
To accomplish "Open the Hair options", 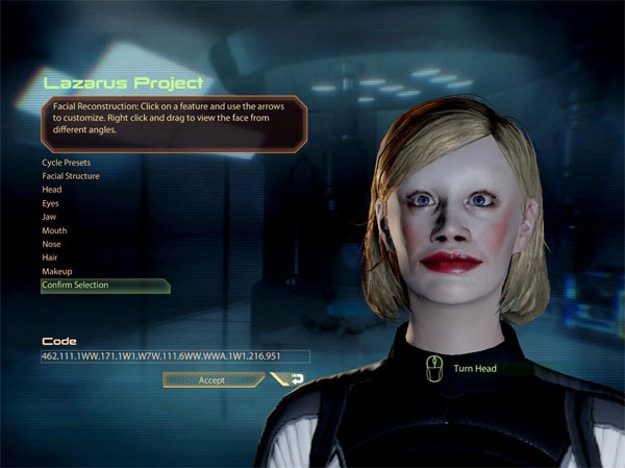I will [50, 258].
